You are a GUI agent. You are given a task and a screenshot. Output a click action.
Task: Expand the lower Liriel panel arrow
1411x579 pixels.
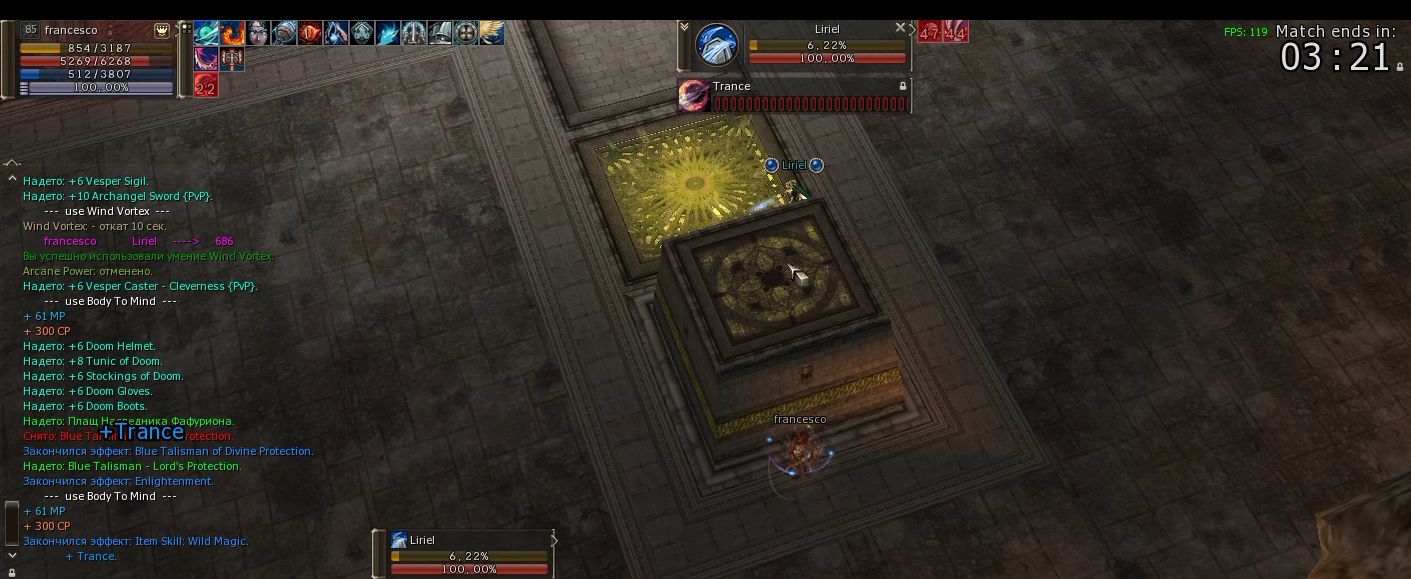[554, 540]
